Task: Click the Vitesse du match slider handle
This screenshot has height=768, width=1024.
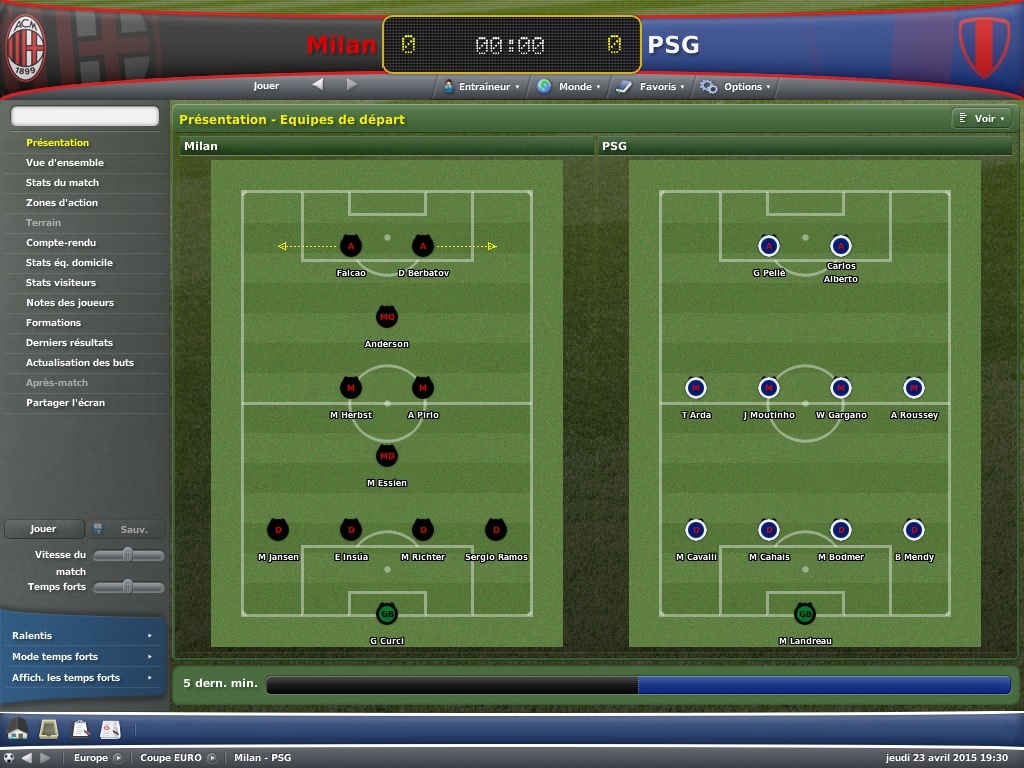Action: point(128,555)
